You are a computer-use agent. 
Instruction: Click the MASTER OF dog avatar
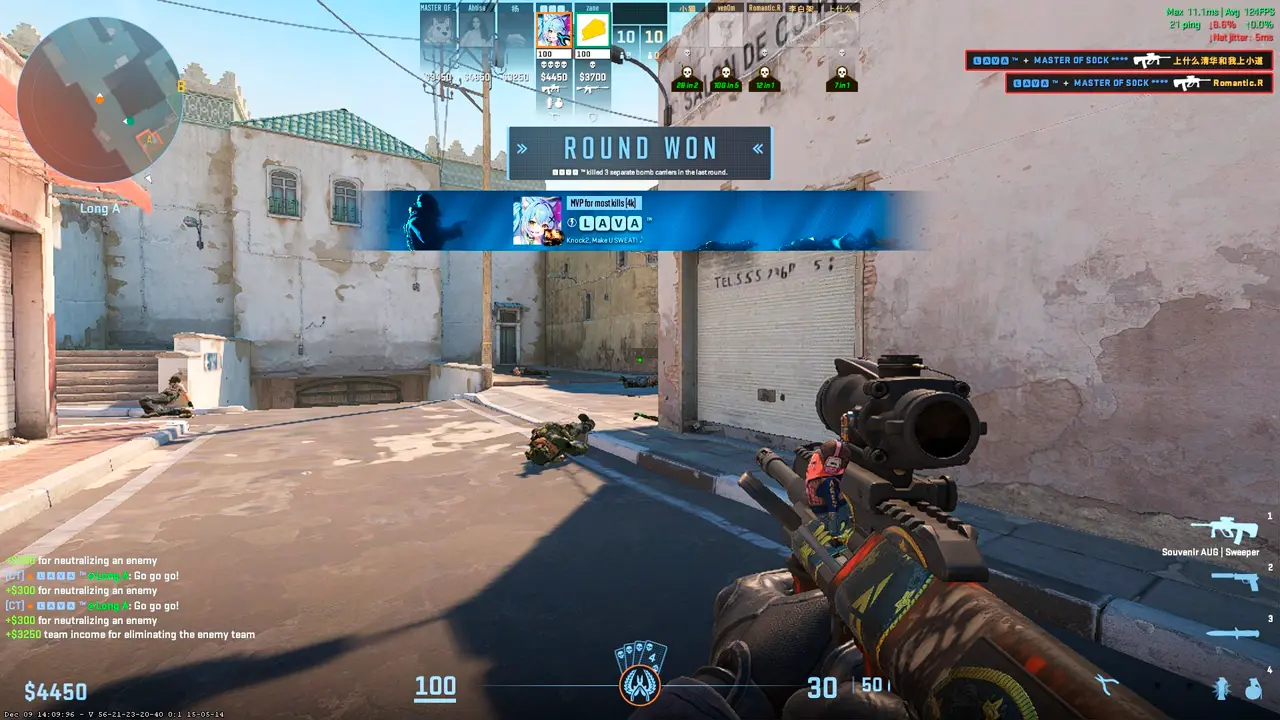438,30
